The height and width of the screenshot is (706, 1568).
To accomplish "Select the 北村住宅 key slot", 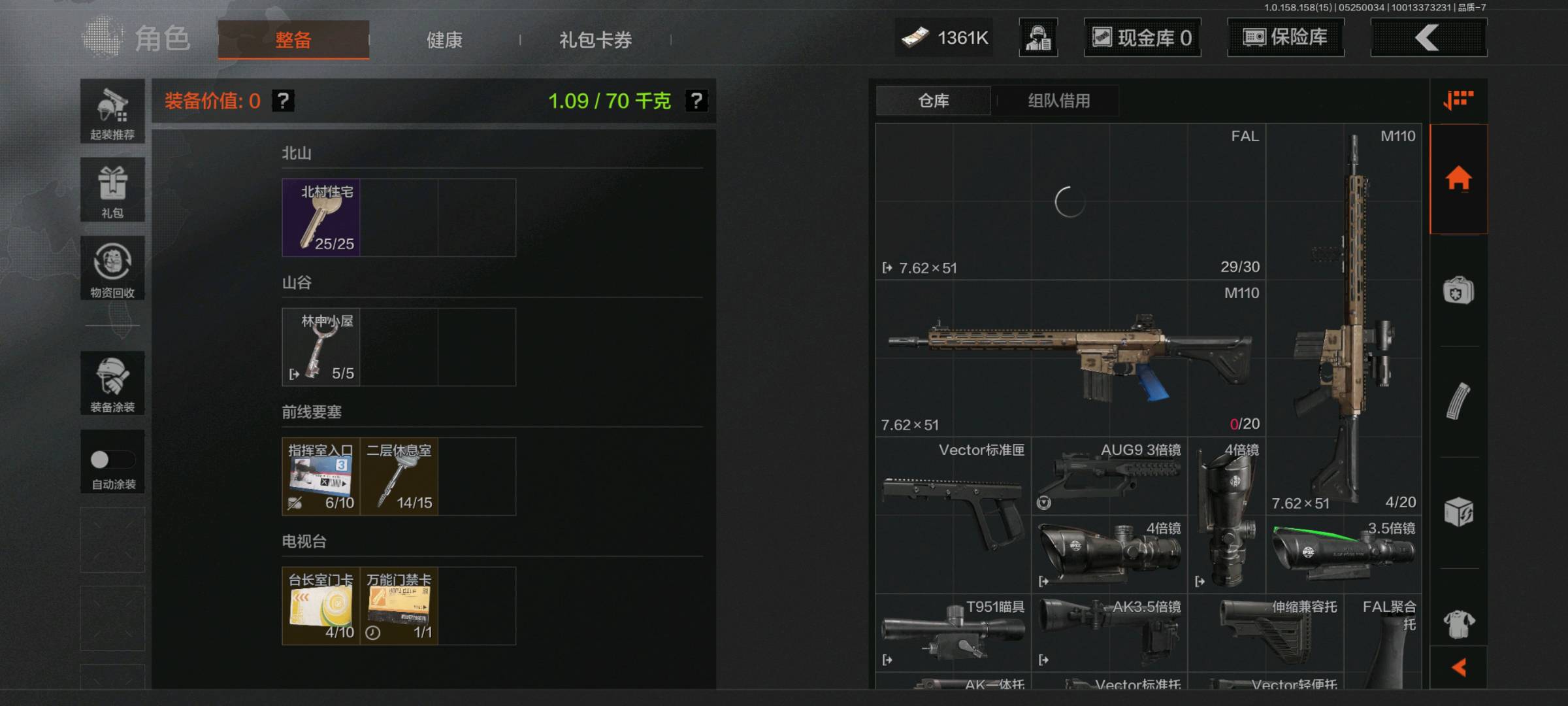I will (321, 218).
